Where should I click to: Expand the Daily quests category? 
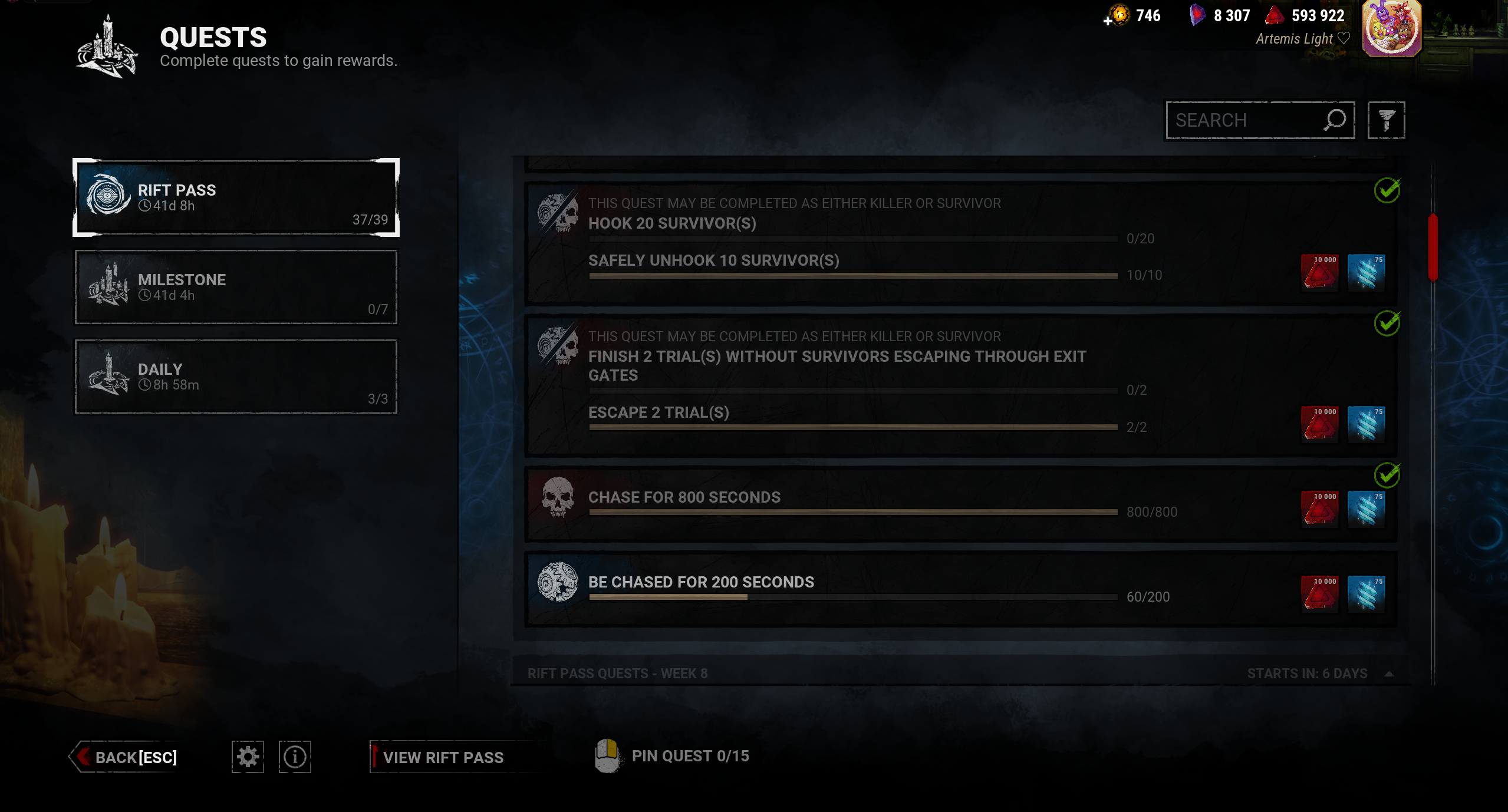(x=235, y=377)
